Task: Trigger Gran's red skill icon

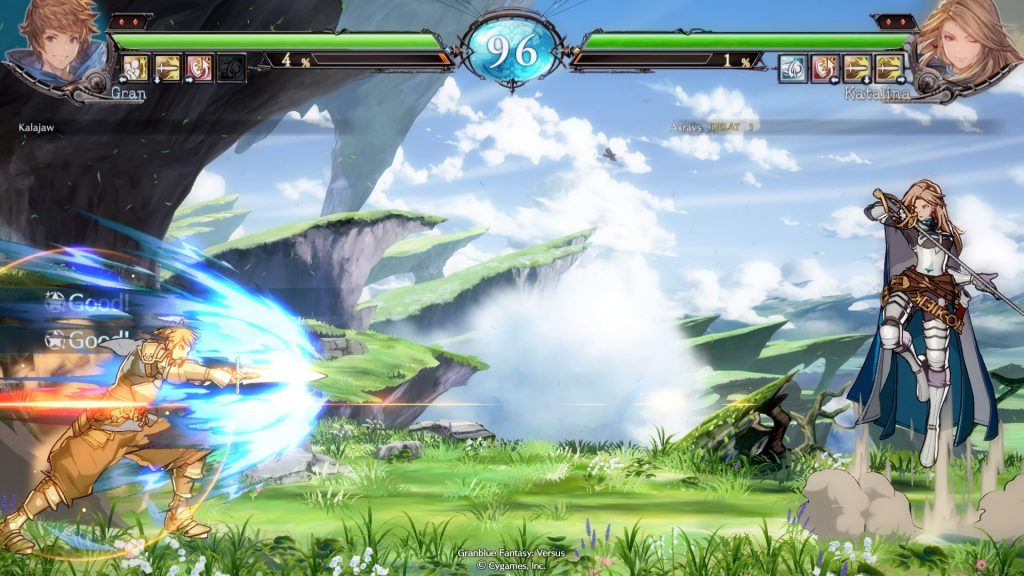Action: [200, 68]
